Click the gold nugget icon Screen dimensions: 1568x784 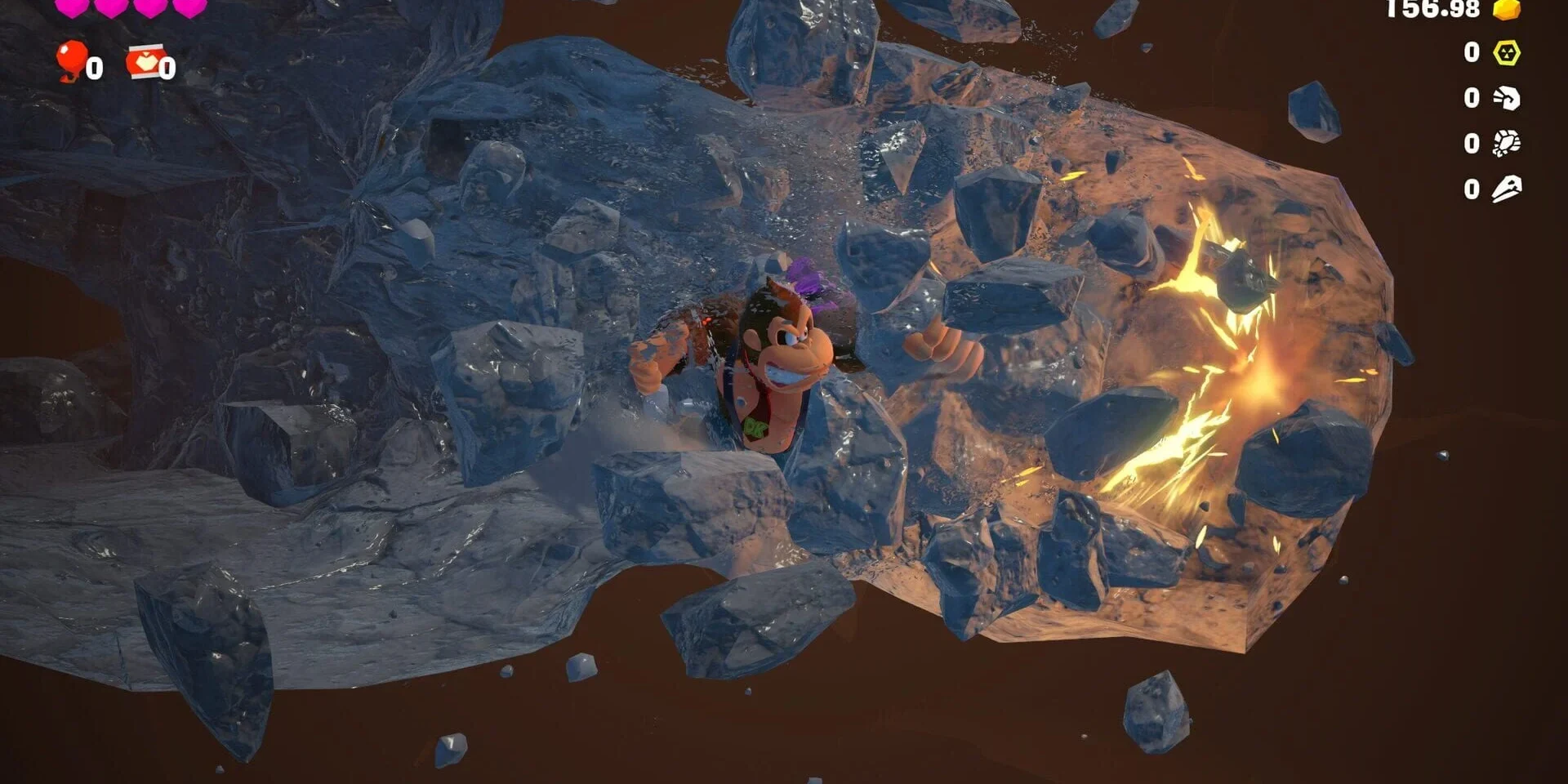pos(1507,9)
